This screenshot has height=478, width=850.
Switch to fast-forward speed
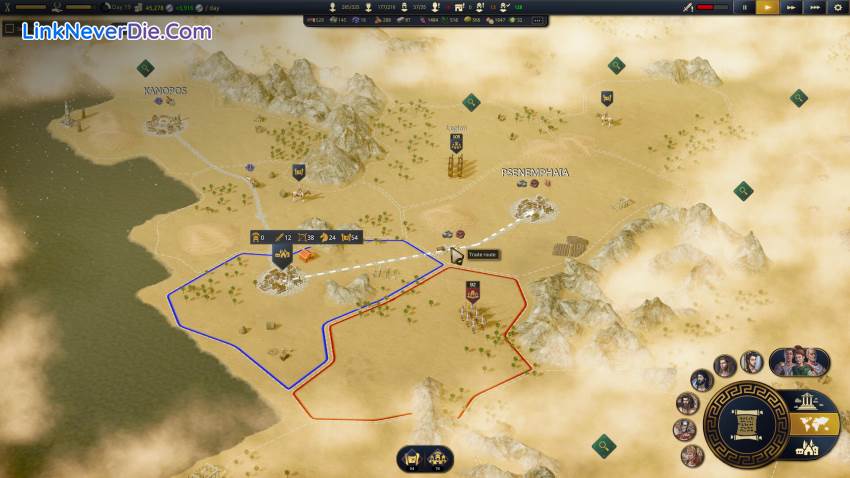tap(792, 7)
